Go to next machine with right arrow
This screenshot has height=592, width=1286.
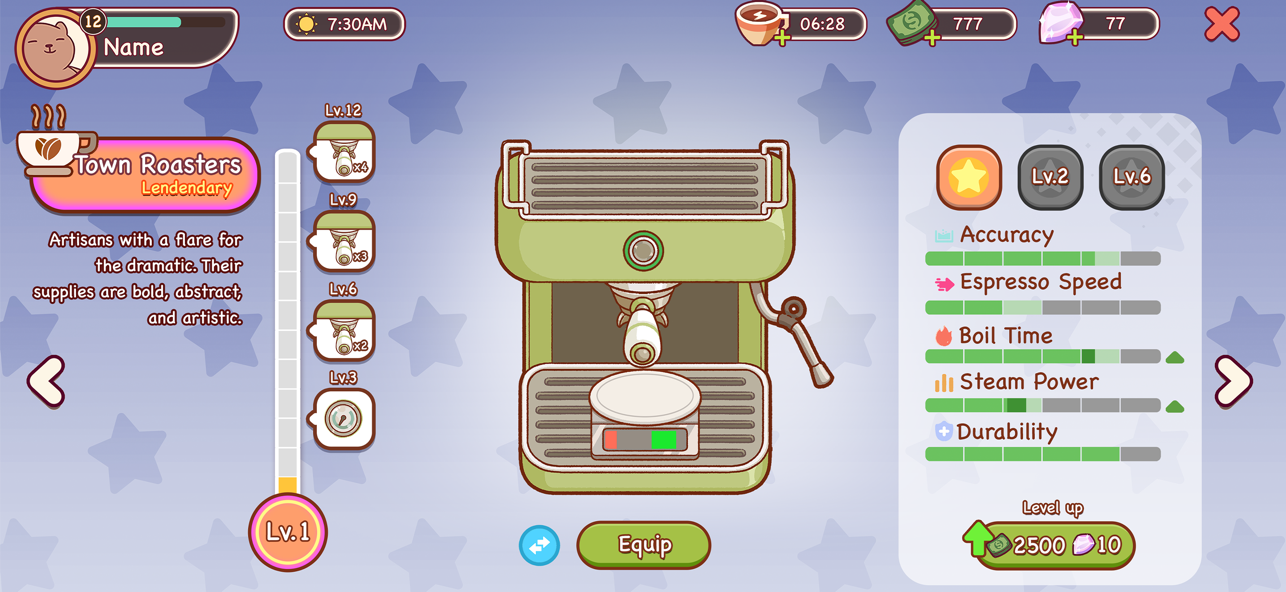pyautogui.click(x=1233, y=380)
